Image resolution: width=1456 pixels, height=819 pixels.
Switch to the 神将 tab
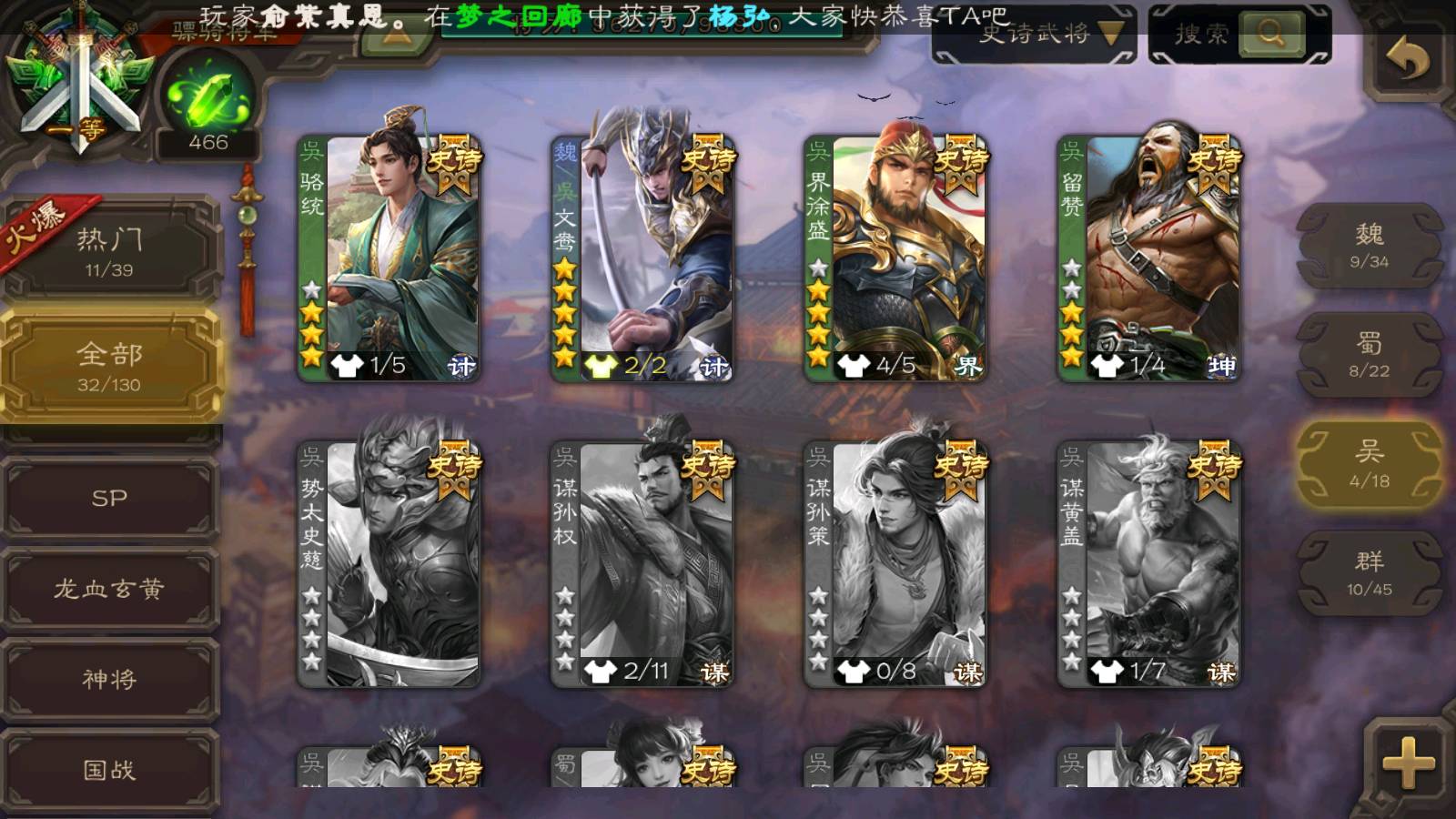pyautogui.click(x=109, y=679)
